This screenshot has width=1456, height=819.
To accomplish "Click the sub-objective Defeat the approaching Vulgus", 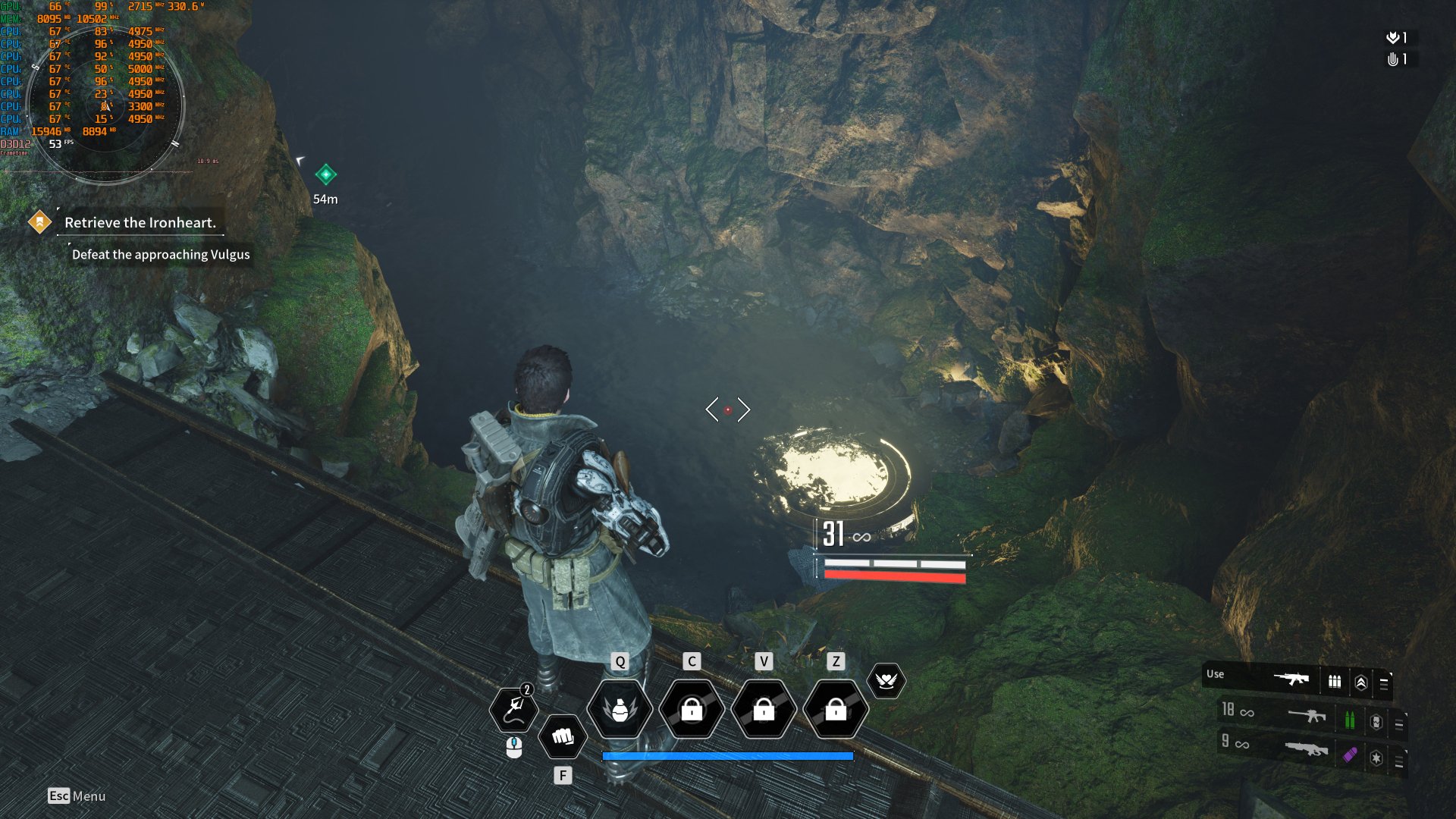I will (x=159, y=255).
